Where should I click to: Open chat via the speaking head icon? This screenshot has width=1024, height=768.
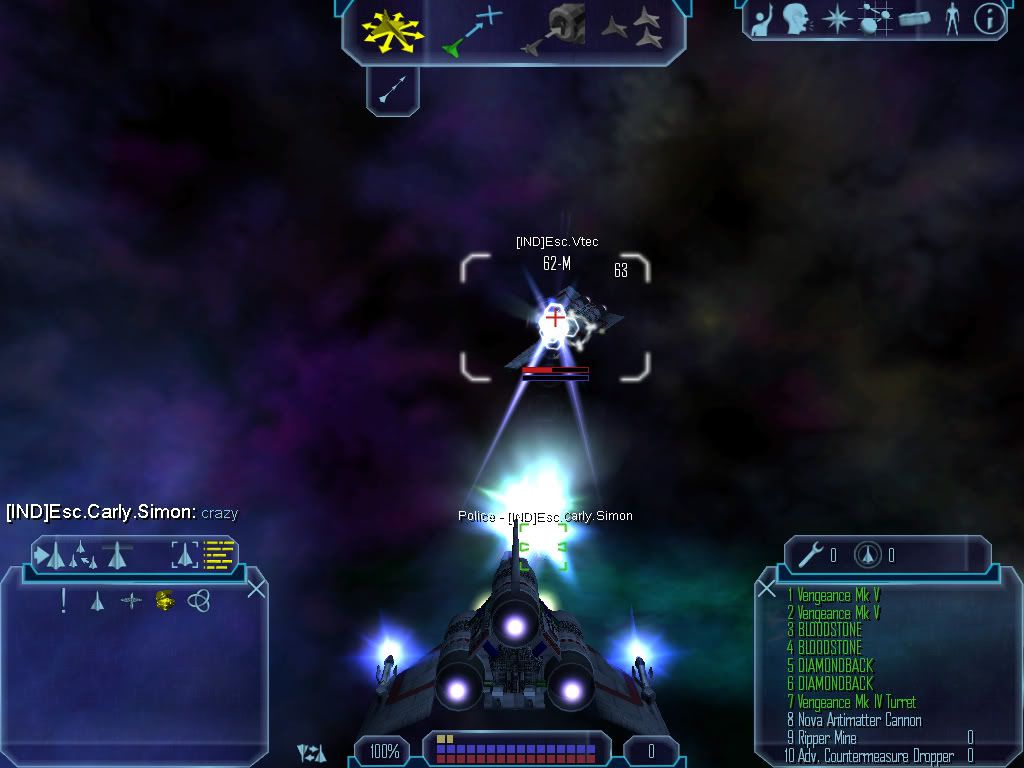click(x=797, y=18)
